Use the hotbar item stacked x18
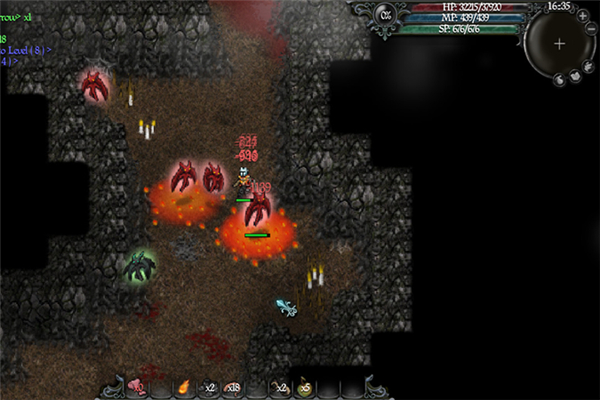Image resolution: width=600 pixels, height=400 pixels. (232, 387)
